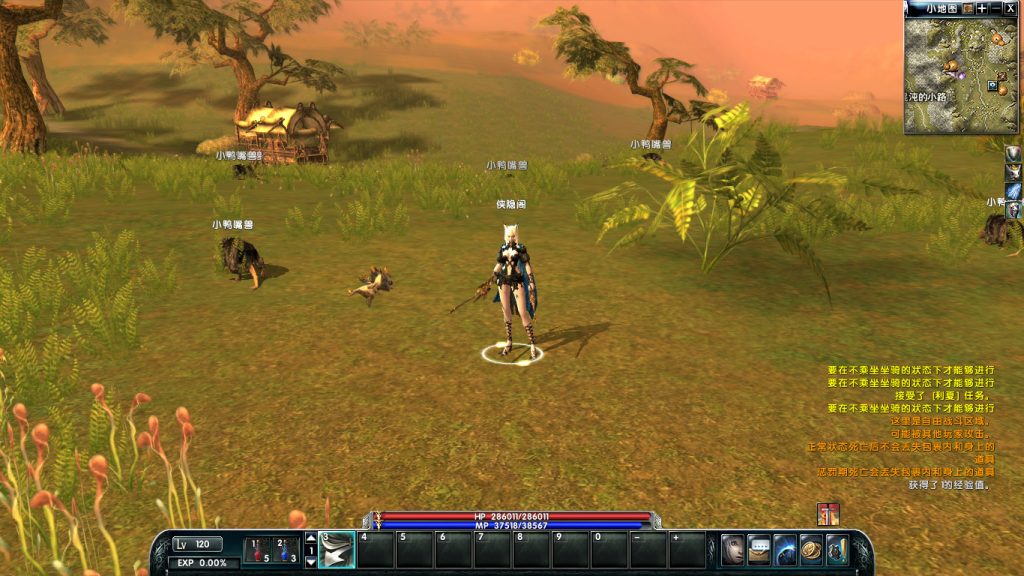Zoom out the minimap with minus button
The width and height of the screenshot is (1024, 576).
(996, 8)
